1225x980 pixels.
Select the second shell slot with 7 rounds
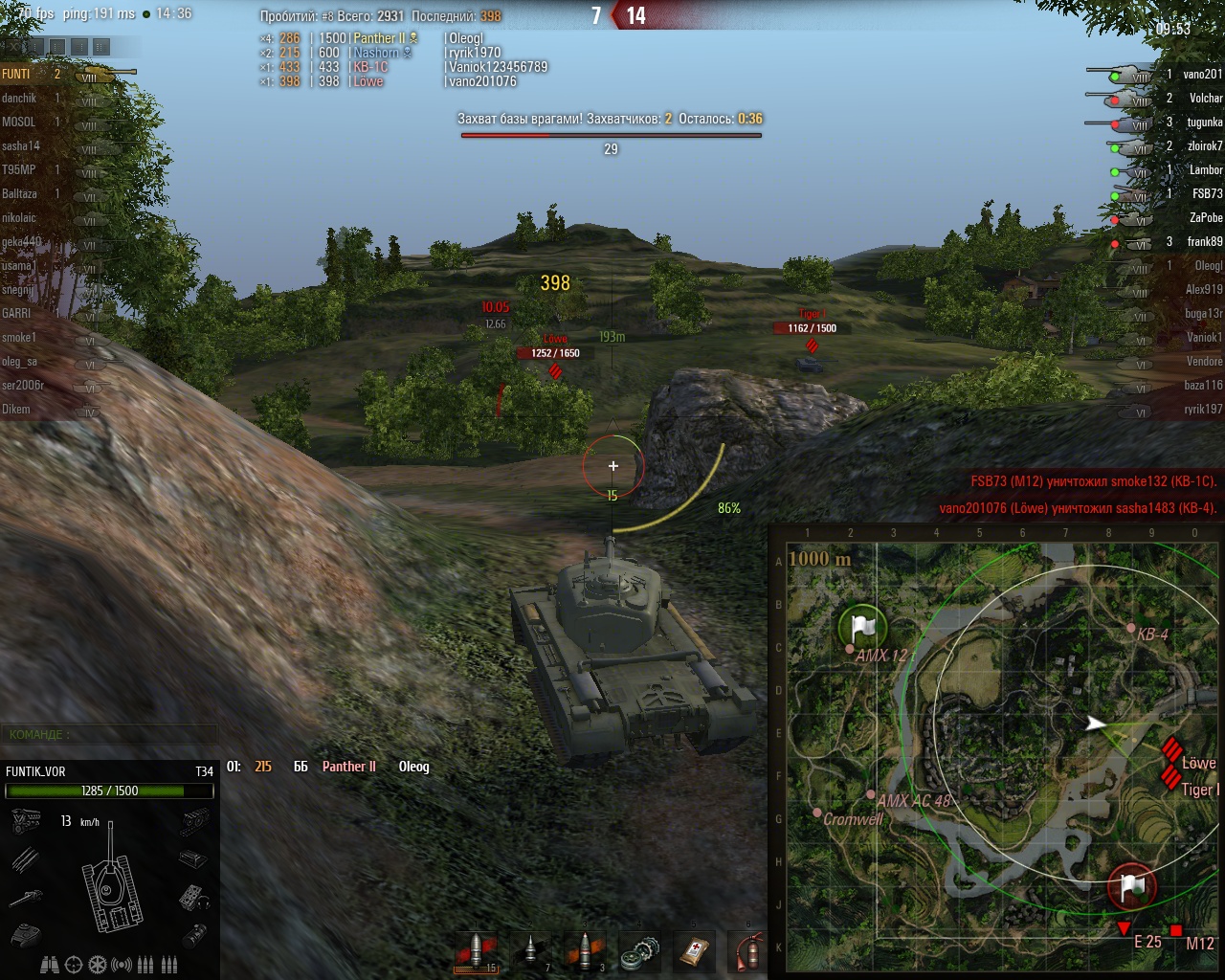[x=531, y=952]
